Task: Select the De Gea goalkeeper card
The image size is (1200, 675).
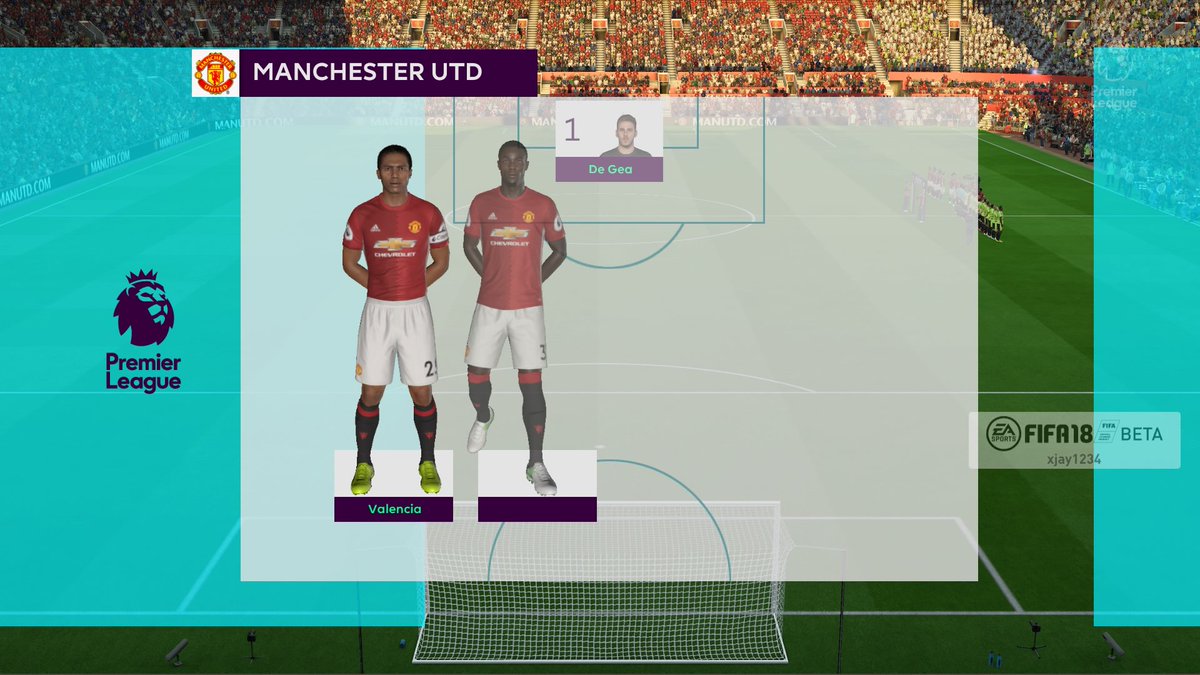Action: [609, 141]
